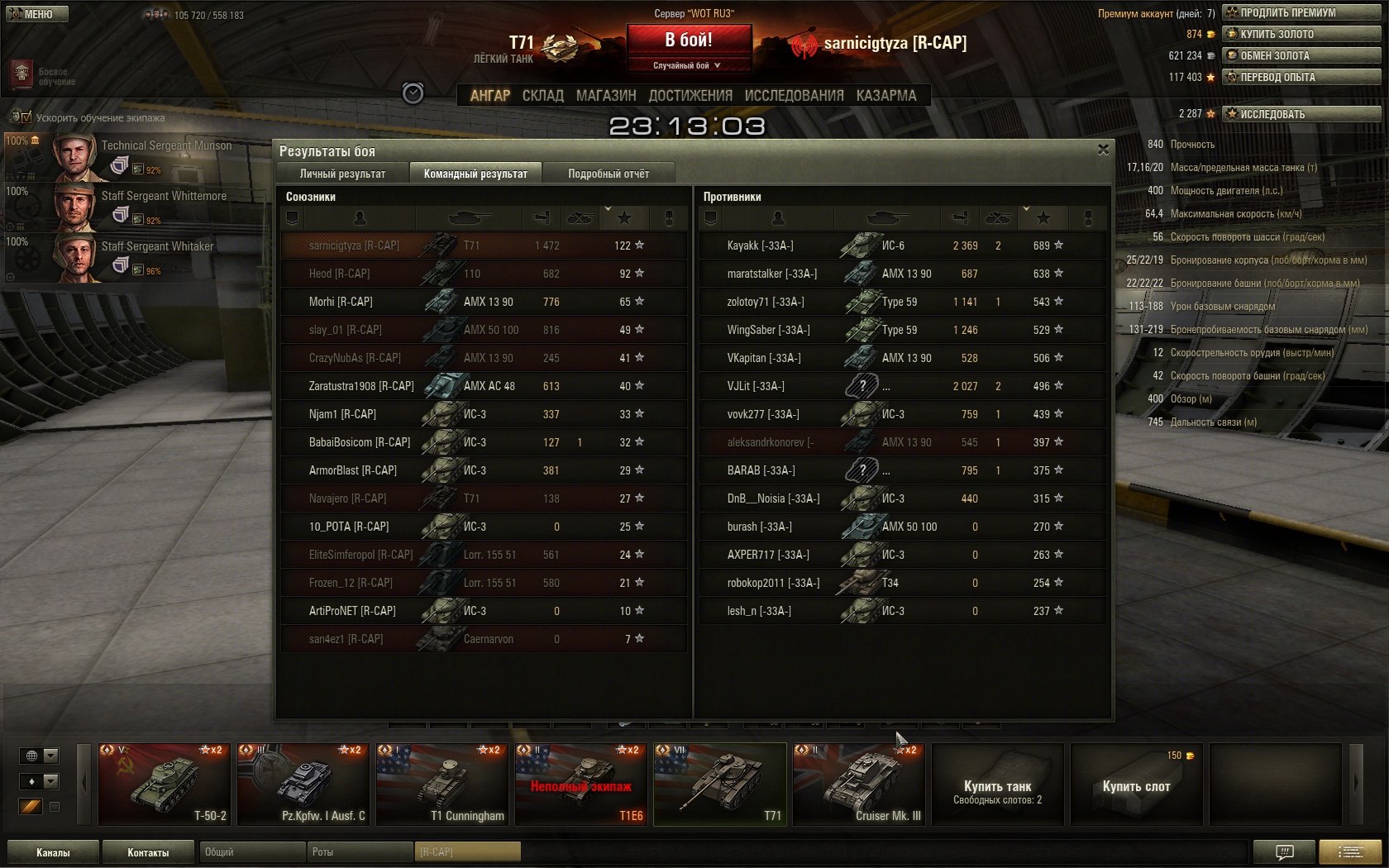Switch to the КАЗАРМА section
Image resolution: width=1389 pixels, height=868 pixels.
[x=886, y=96]
